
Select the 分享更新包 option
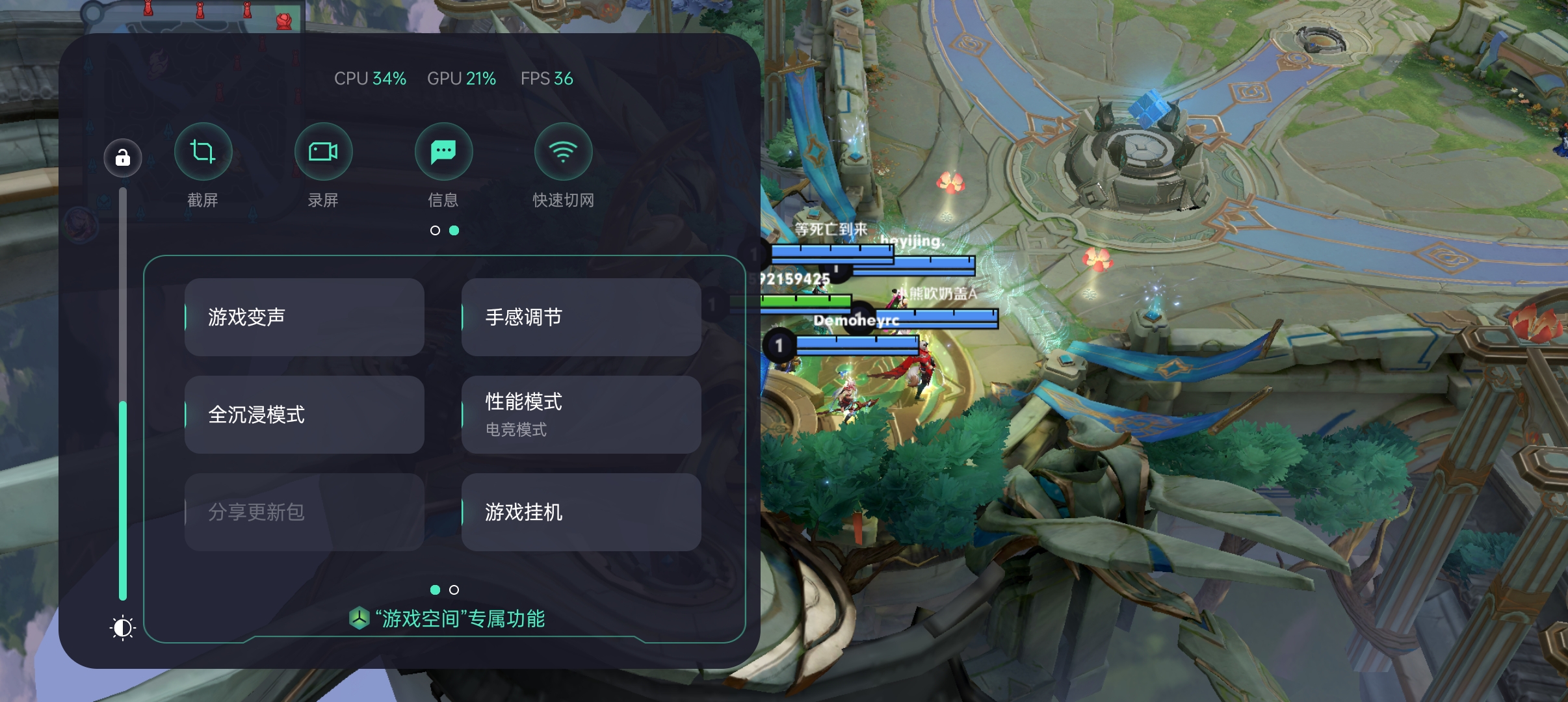click(304, 512)
